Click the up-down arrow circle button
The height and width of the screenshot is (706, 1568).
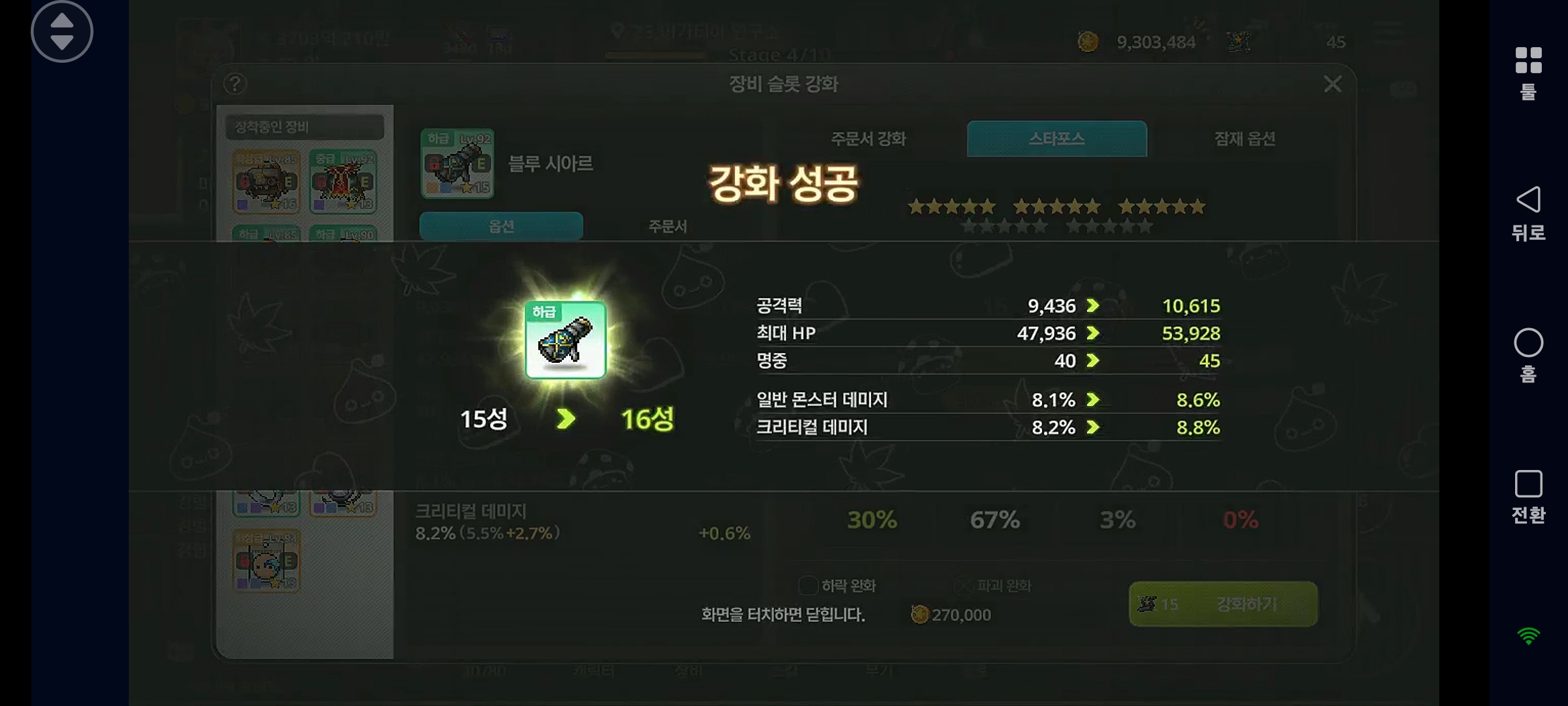(x=62, y=31)
